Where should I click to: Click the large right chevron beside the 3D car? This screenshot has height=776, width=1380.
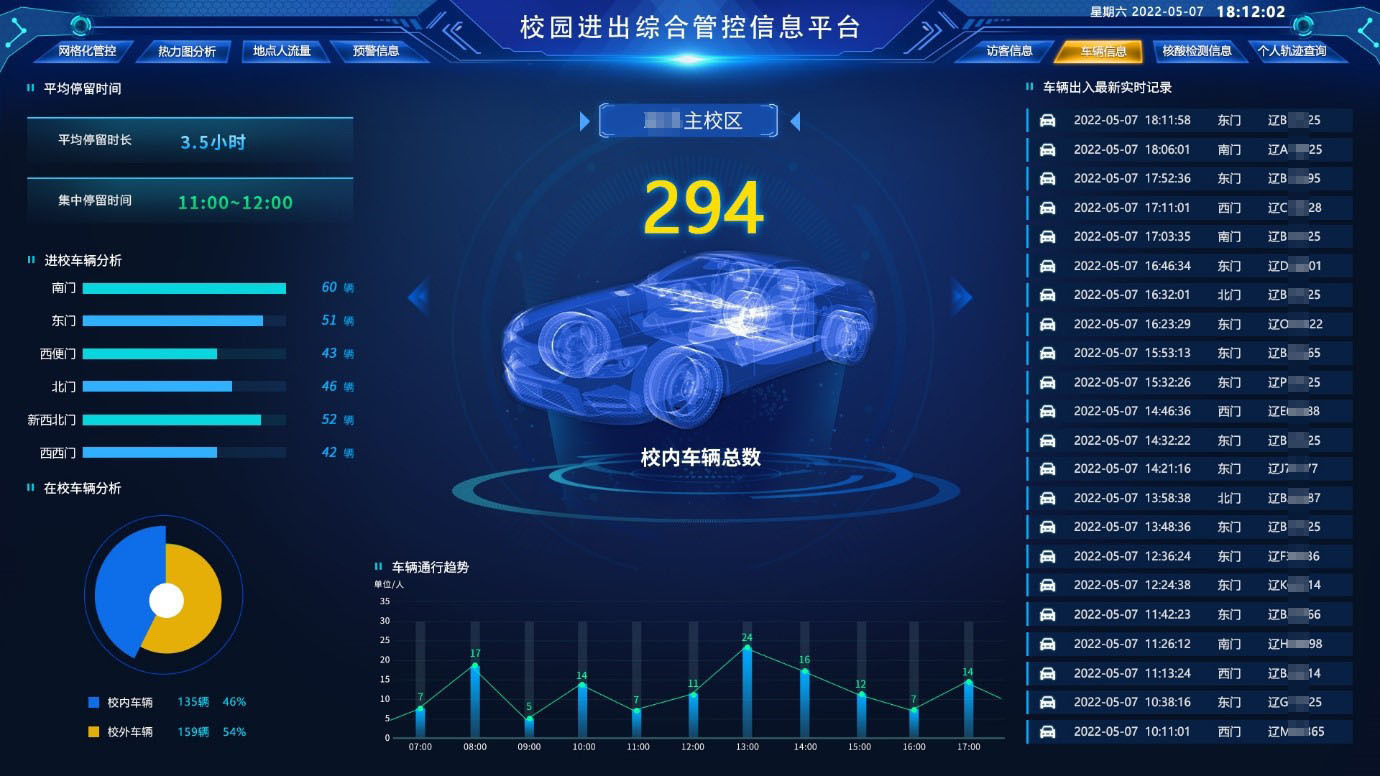coord(962,296)
